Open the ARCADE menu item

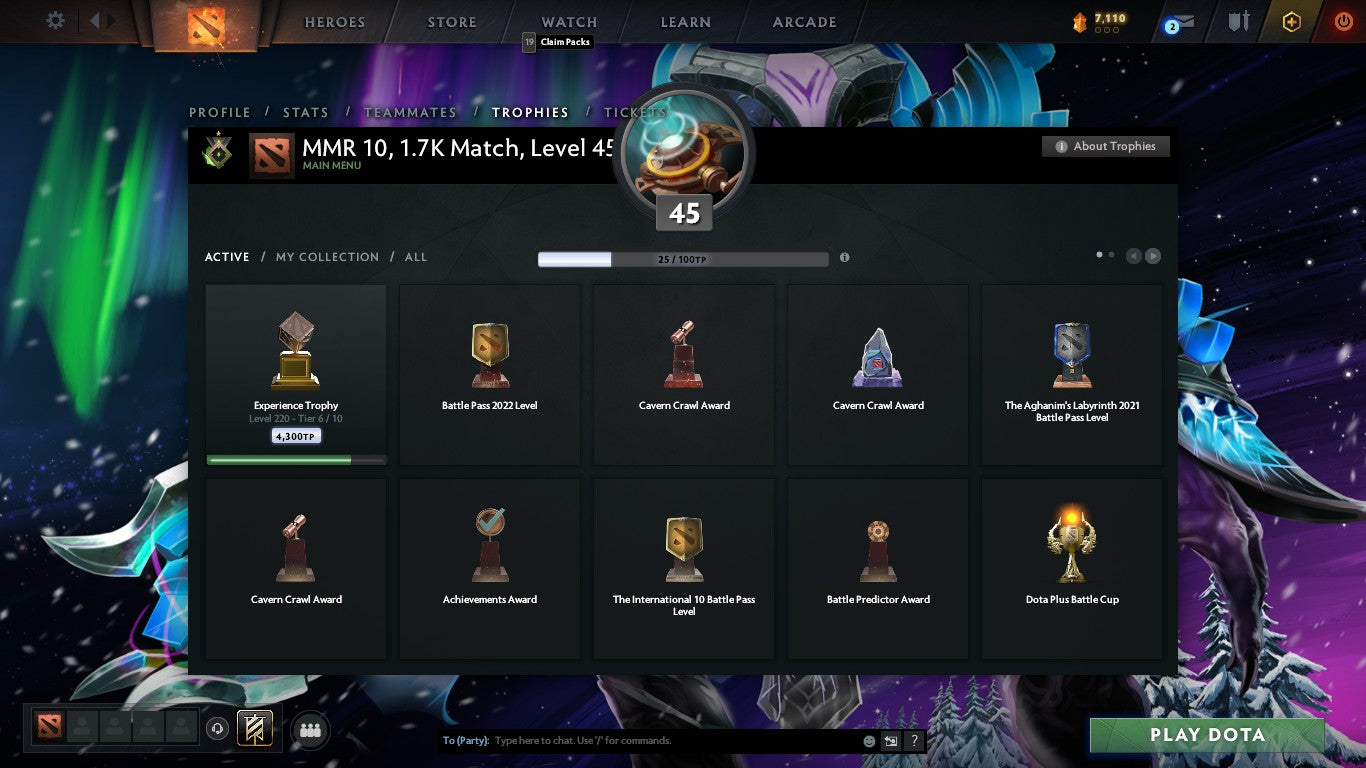click(x=803, y=21)
